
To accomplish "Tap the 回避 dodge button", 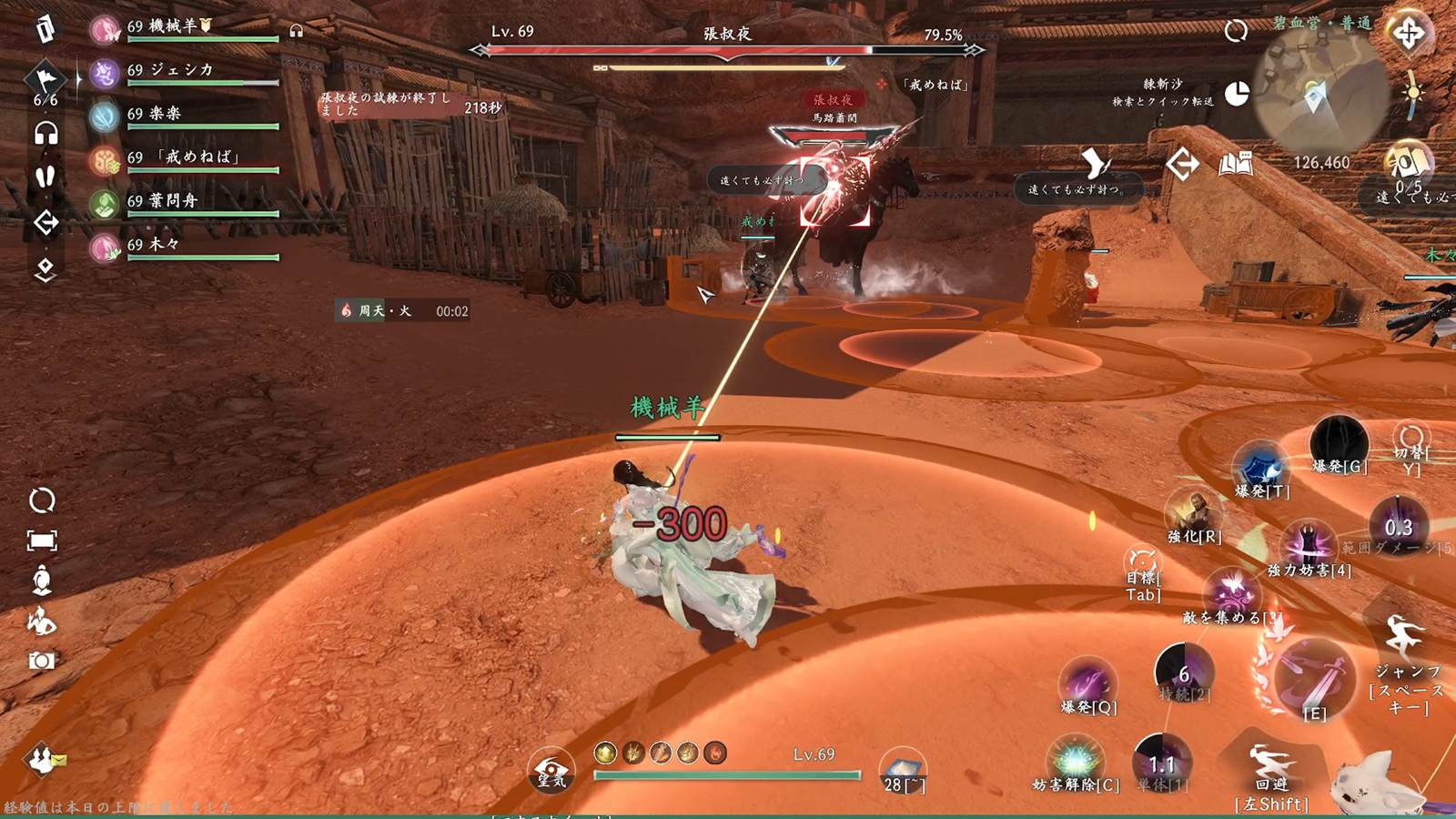I will [1271, 764].
